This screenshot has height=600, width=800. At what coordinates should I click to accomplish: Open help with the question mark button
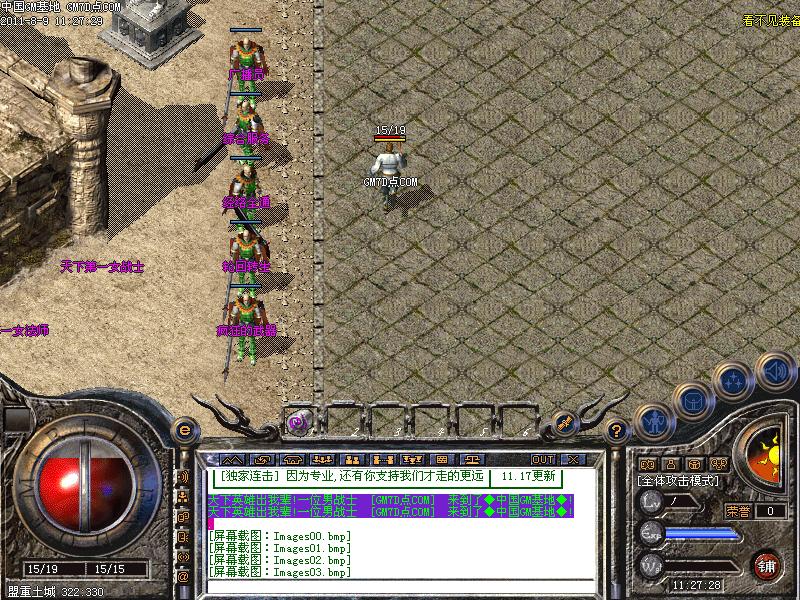[x=617, y=431]
